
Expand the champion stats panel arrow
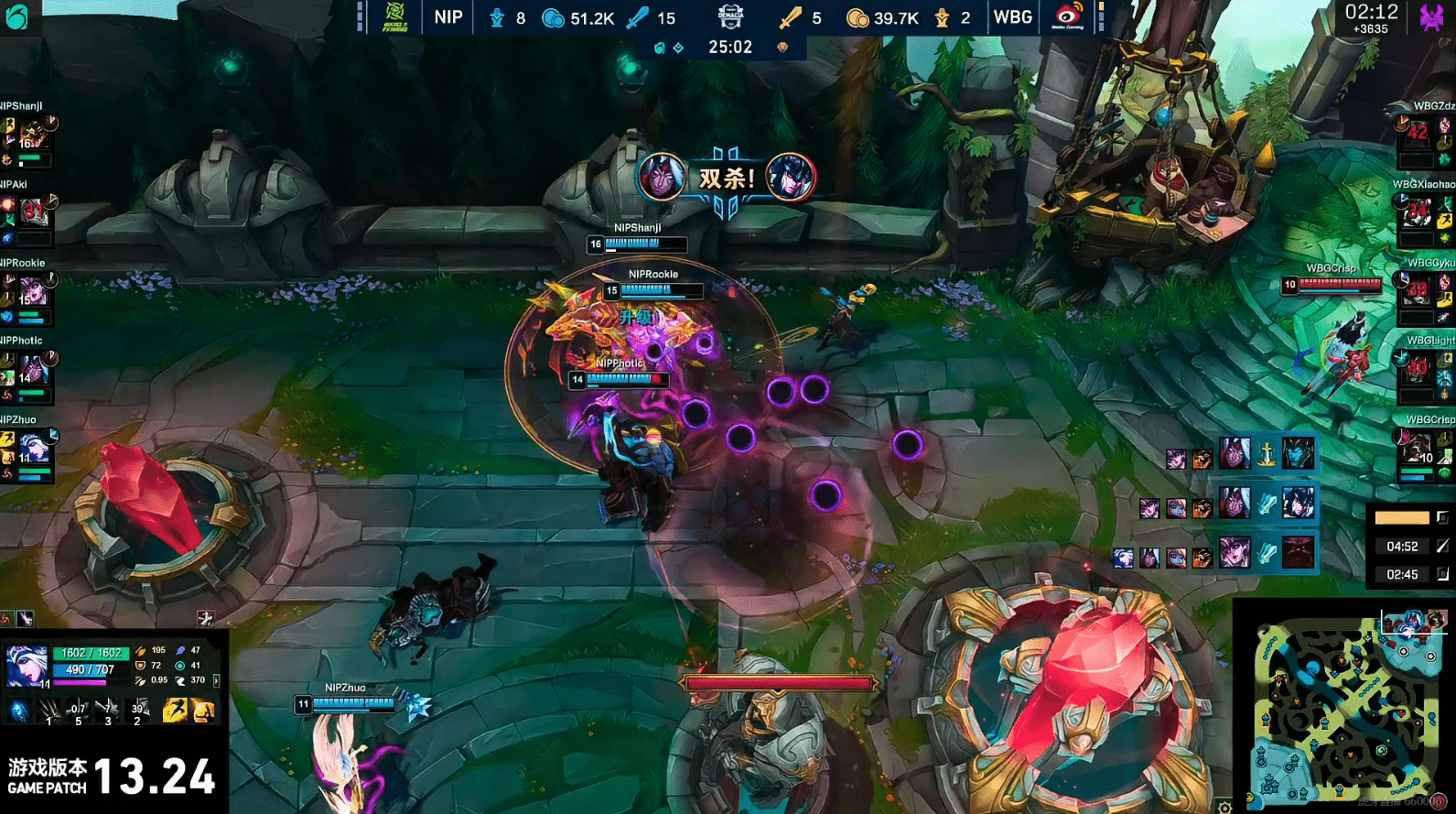click(x=216, y=680)
